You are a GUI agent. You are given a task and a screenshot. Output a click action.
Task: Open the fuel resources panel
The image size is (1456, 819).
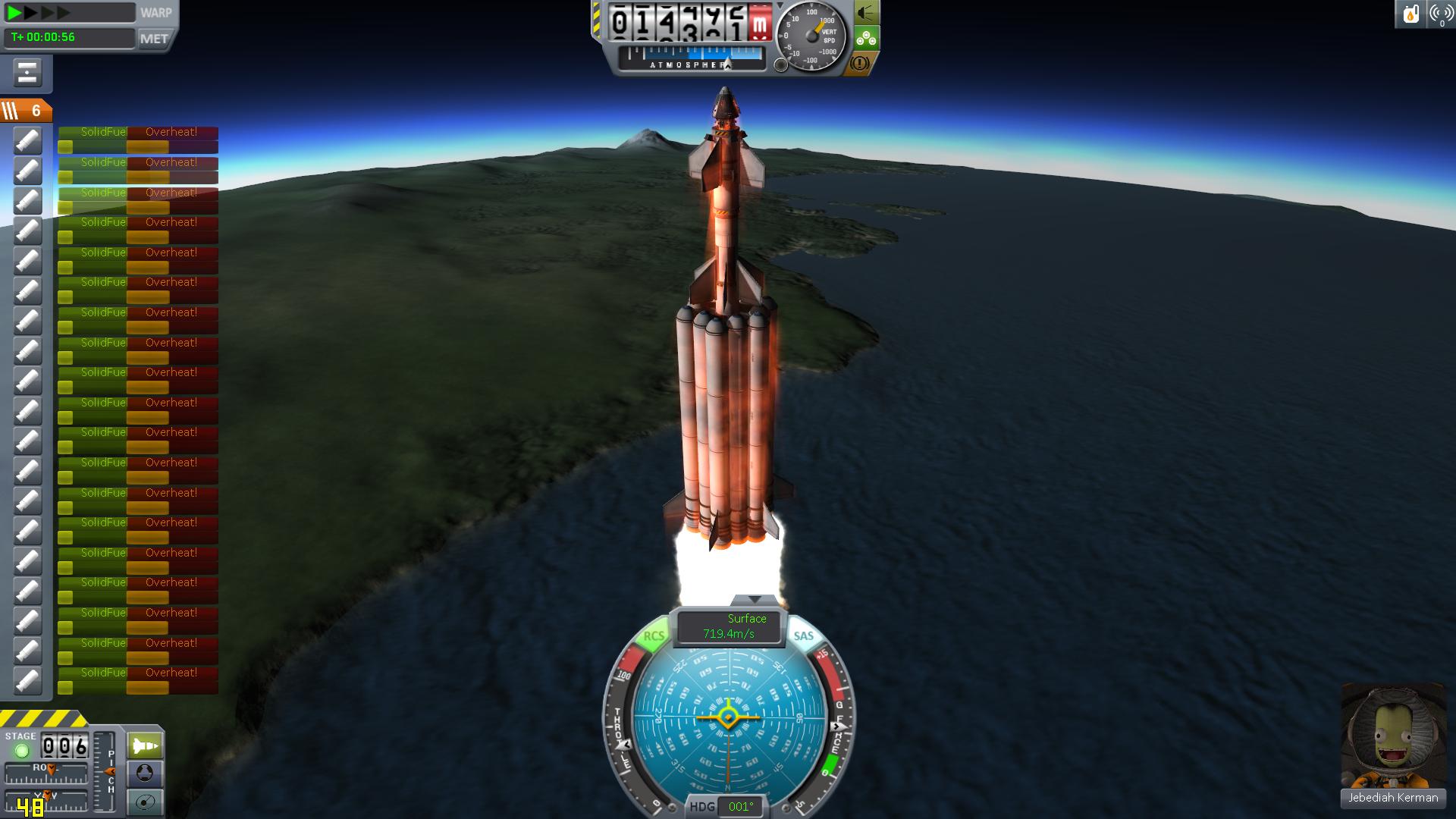pyautogui.click(x=1410, y=14)
